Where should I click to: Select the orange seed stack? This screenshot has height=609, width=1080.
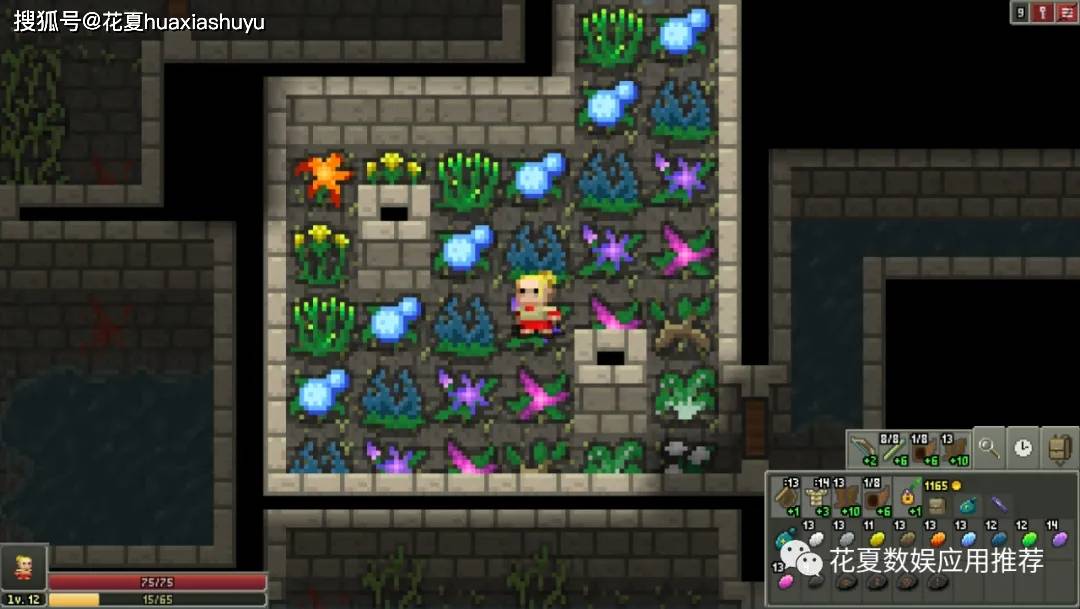click(937, 539)
